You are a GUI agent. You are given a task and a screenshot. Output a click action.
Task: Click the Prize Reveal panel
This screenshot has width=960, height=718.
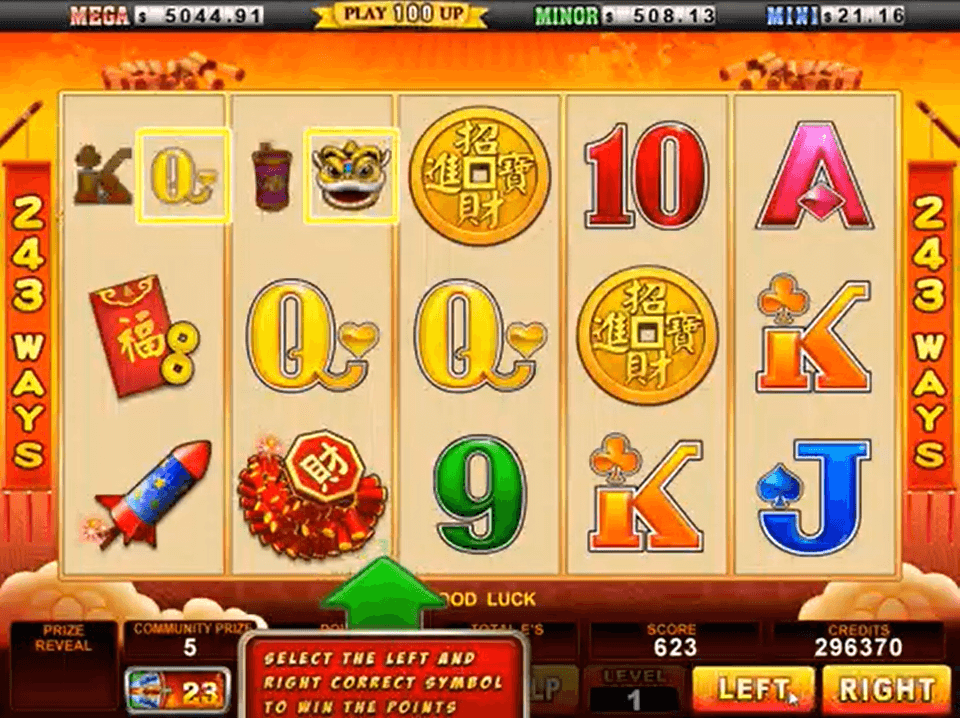point(62,665)
